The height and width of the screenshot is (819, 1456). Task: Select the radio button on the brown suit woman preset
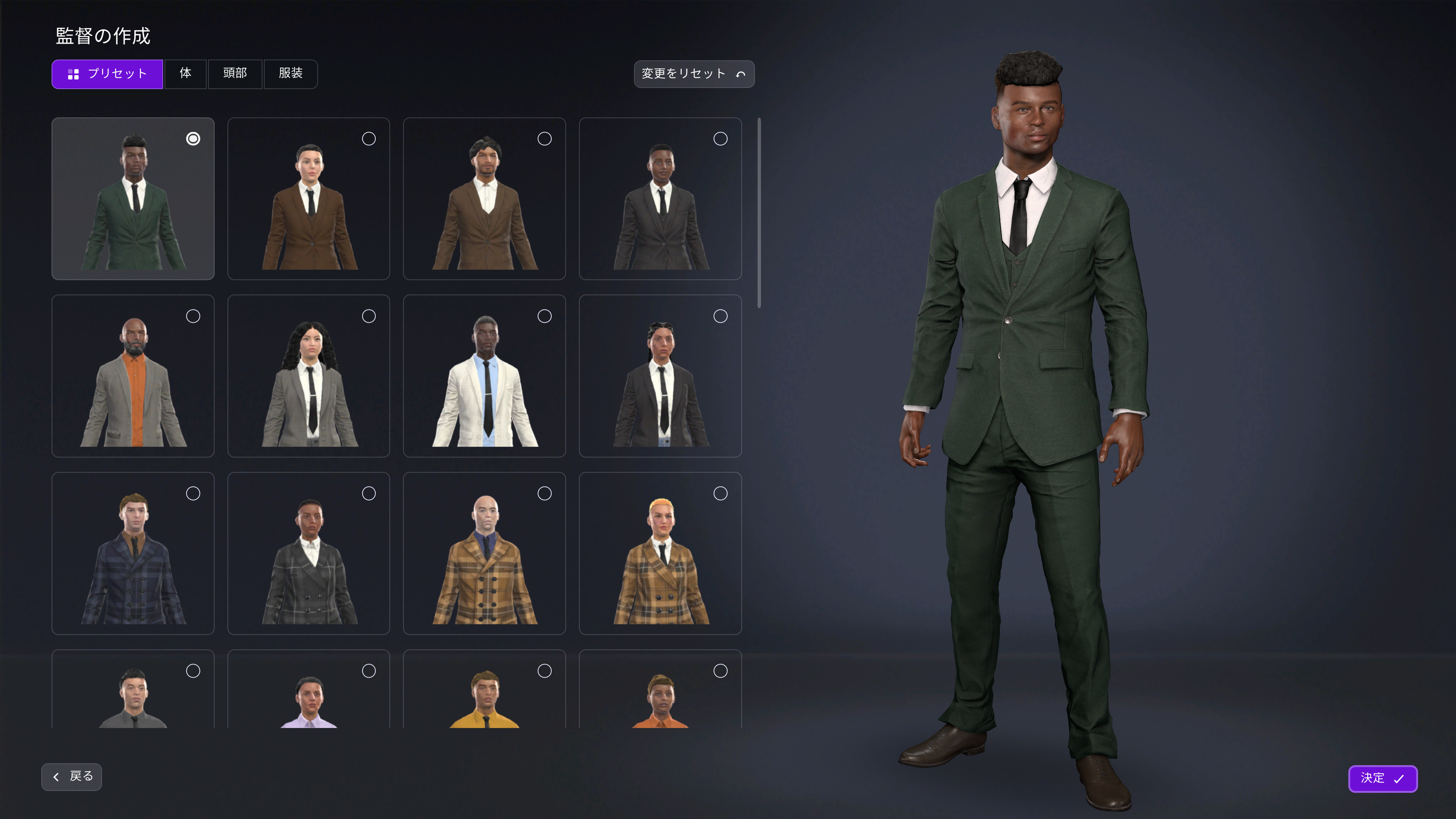click(369, 139)
